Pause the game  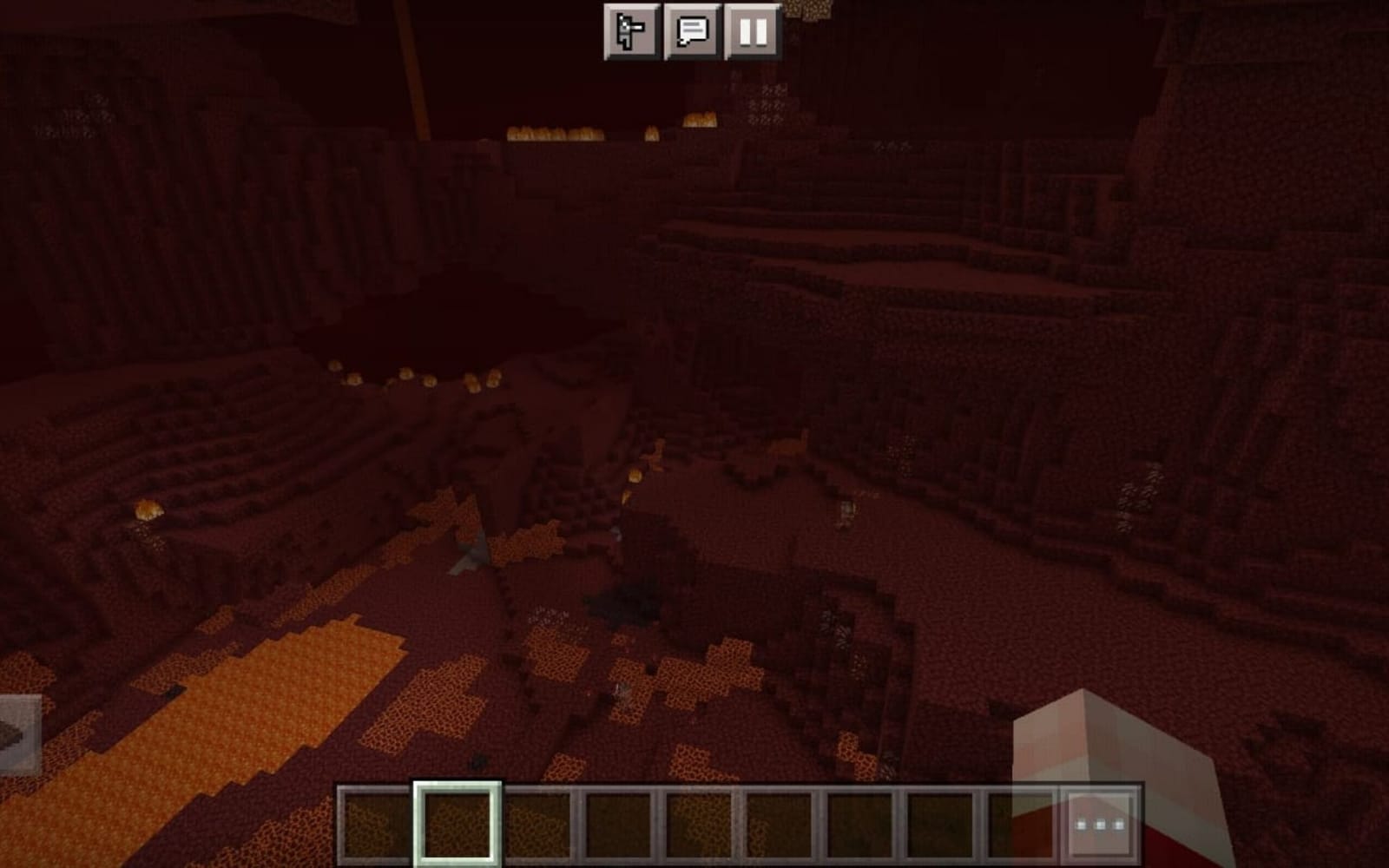tap(752, 31)
